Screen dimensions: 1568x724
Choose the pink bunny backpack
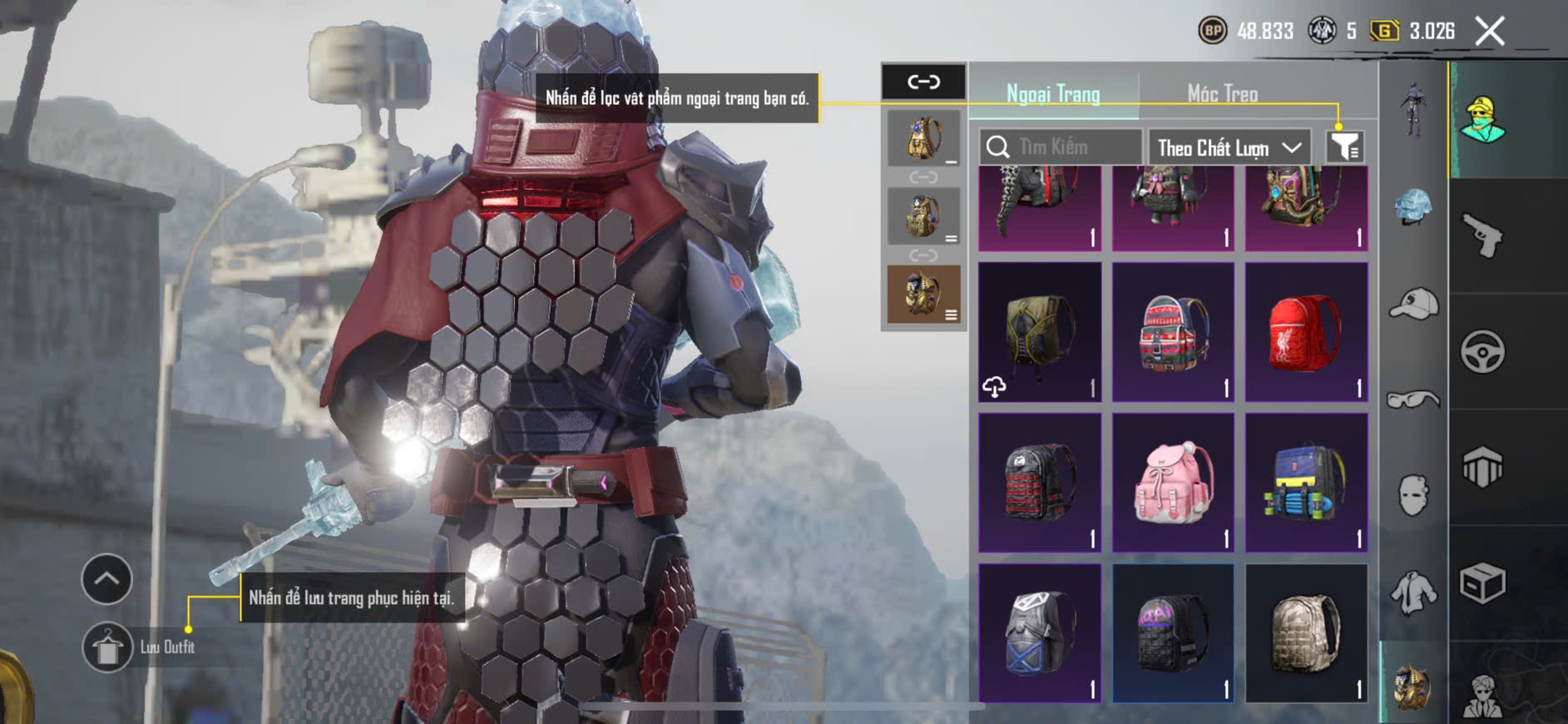coord(1173,483)
